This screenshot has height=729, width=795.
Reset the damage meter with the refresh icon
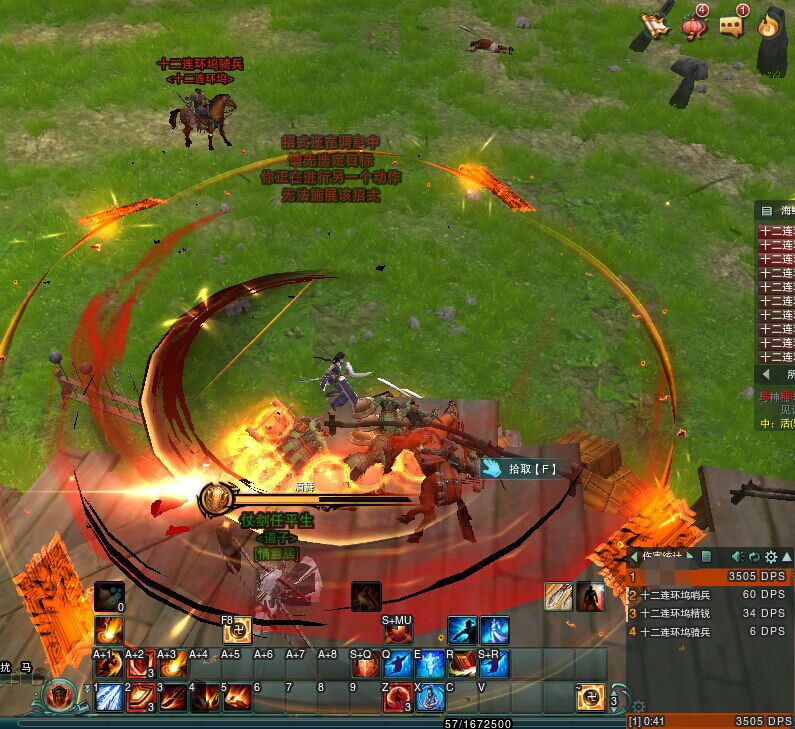752,557
